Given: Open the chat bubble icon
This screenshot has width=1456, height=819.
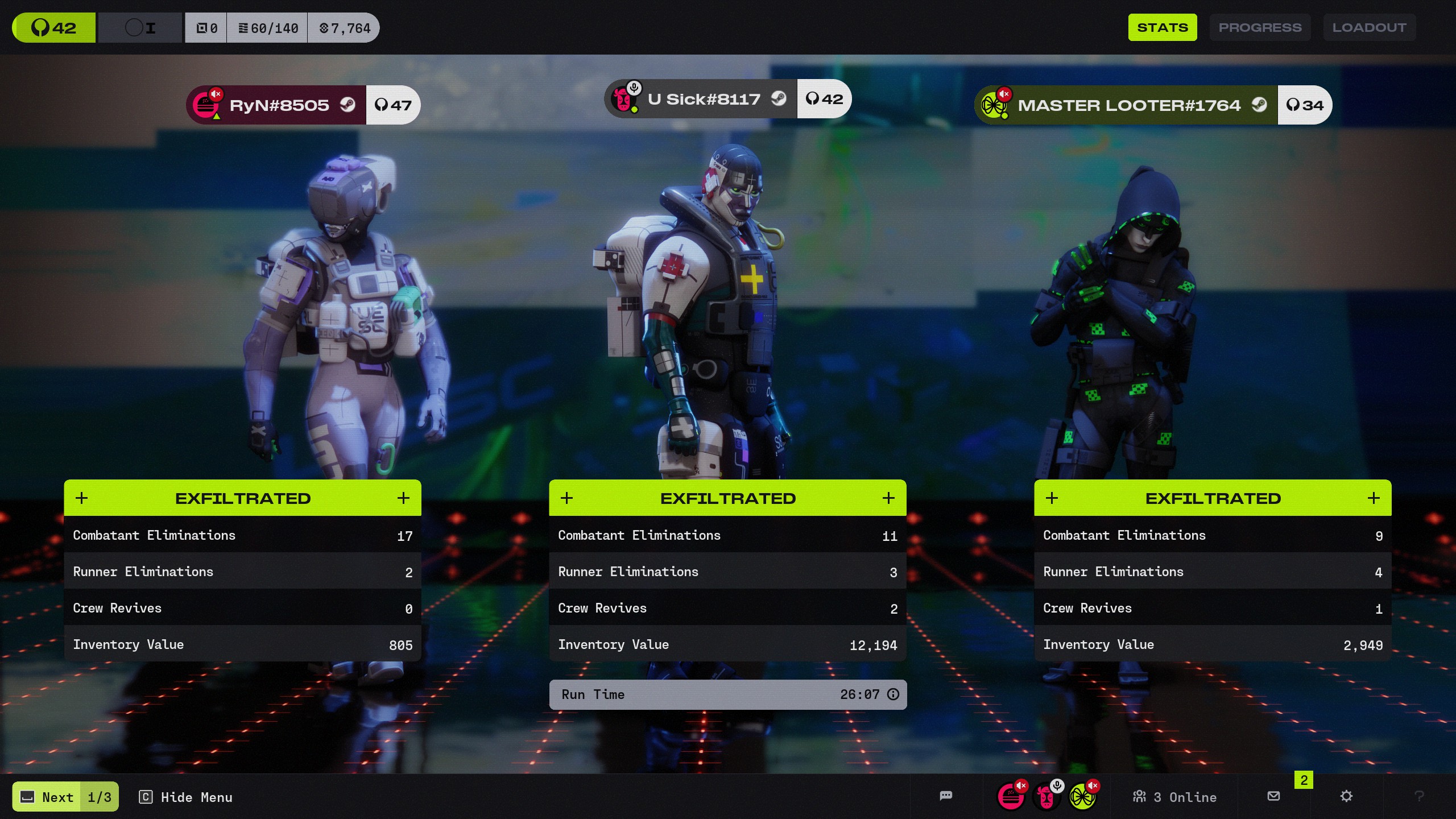Looking at the screenshot, I should pyautogui.click(x=946, y=796).
